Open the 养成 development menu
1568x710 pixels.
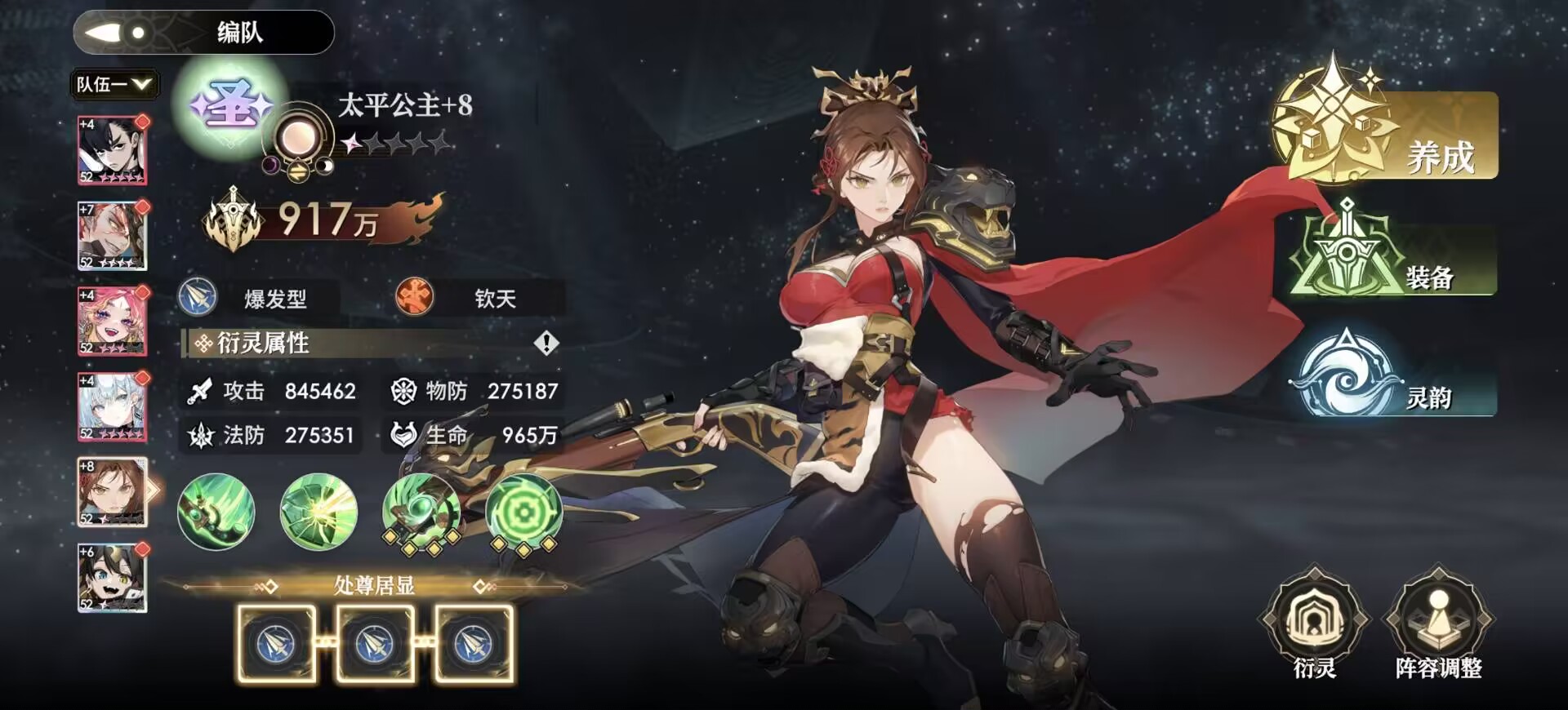[1388, 135]
